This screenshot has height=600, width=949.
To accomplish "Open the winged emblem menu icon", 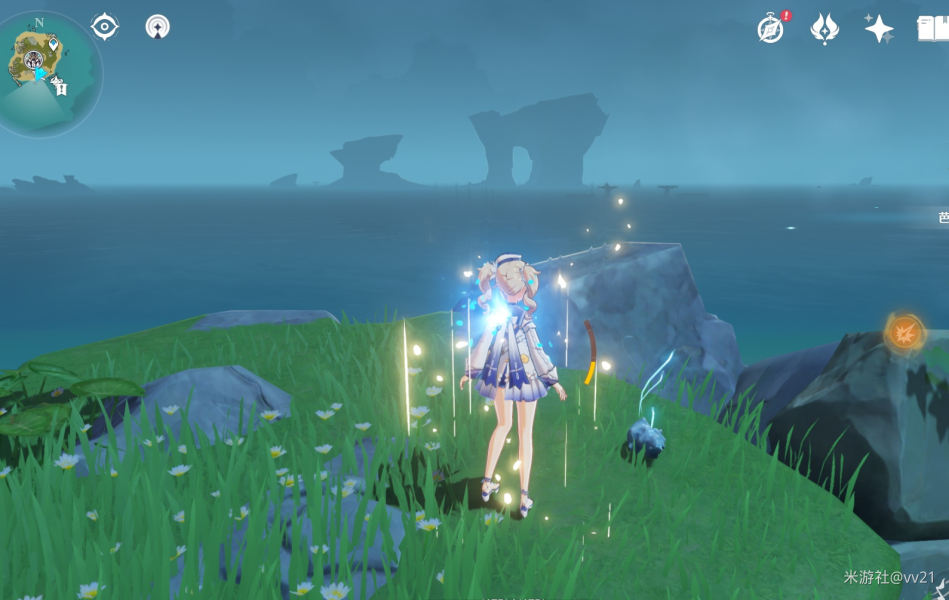I will click(x=824, y=28).
